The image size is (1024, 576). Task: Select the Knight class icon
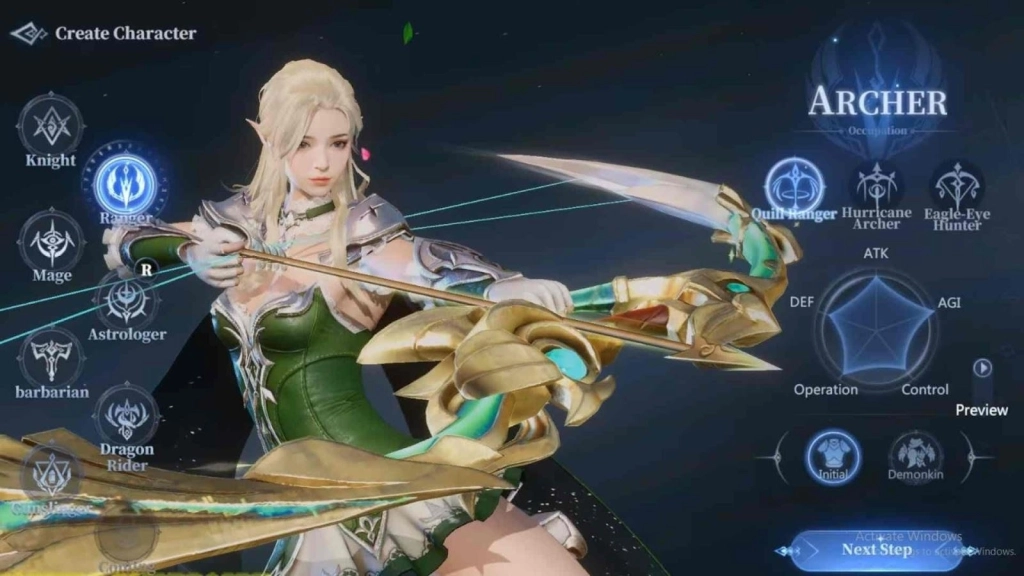pos(50,124)
